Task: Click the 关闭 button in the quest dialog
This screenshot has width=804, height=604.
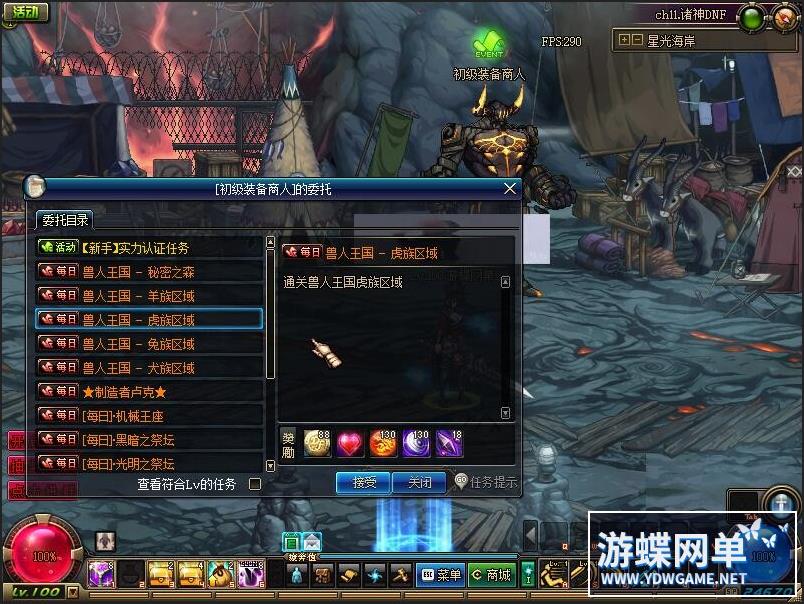Action: tap(418, 482)
